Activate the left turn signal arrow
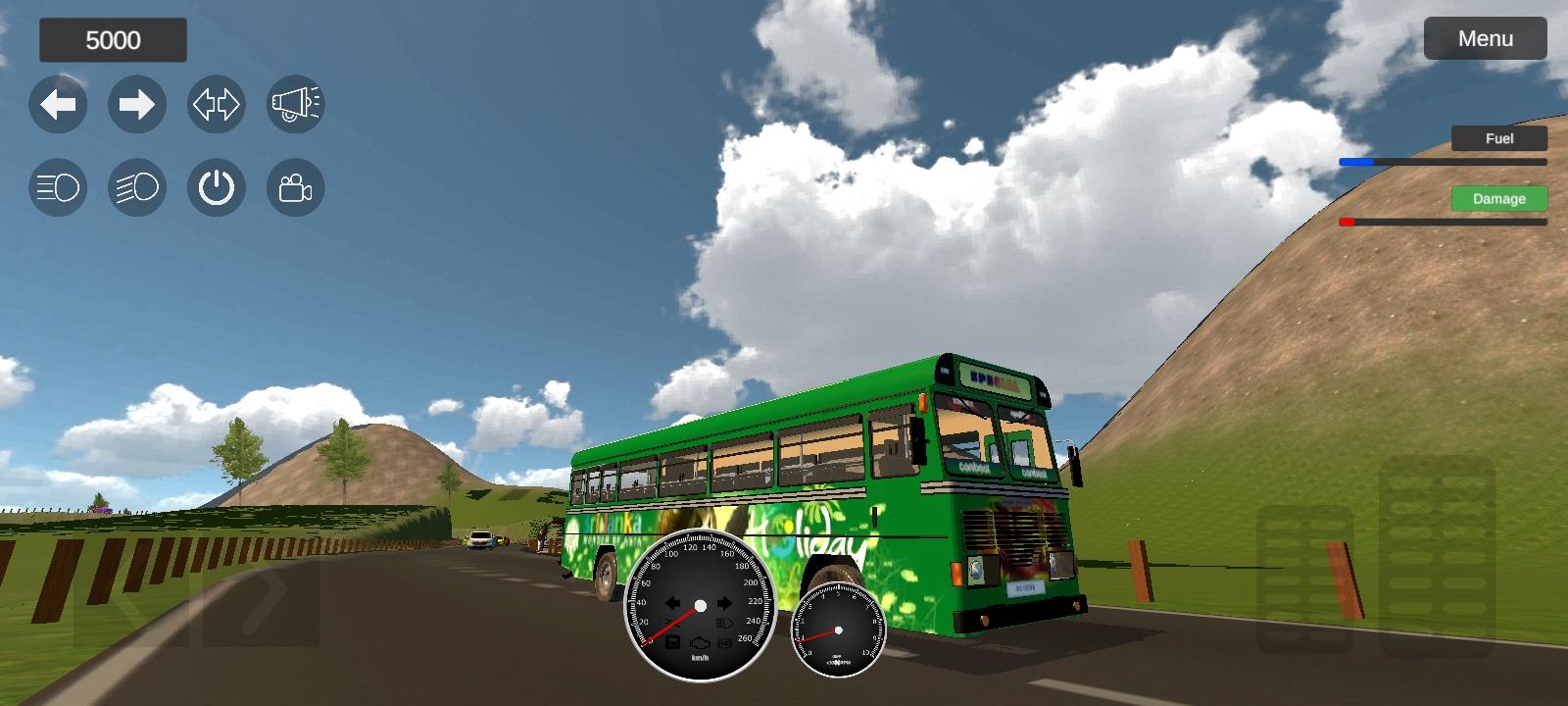 (58, 104)
